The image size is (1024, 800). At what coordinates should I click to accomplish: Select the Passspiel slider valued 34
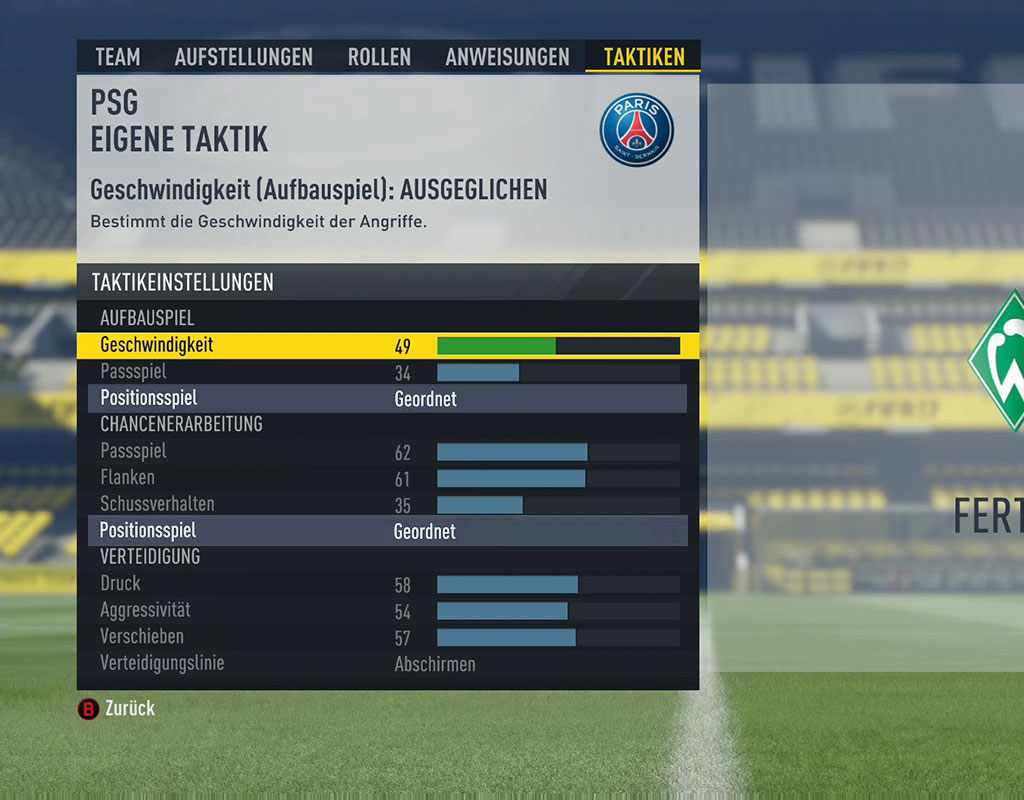(x=558, y=373)
